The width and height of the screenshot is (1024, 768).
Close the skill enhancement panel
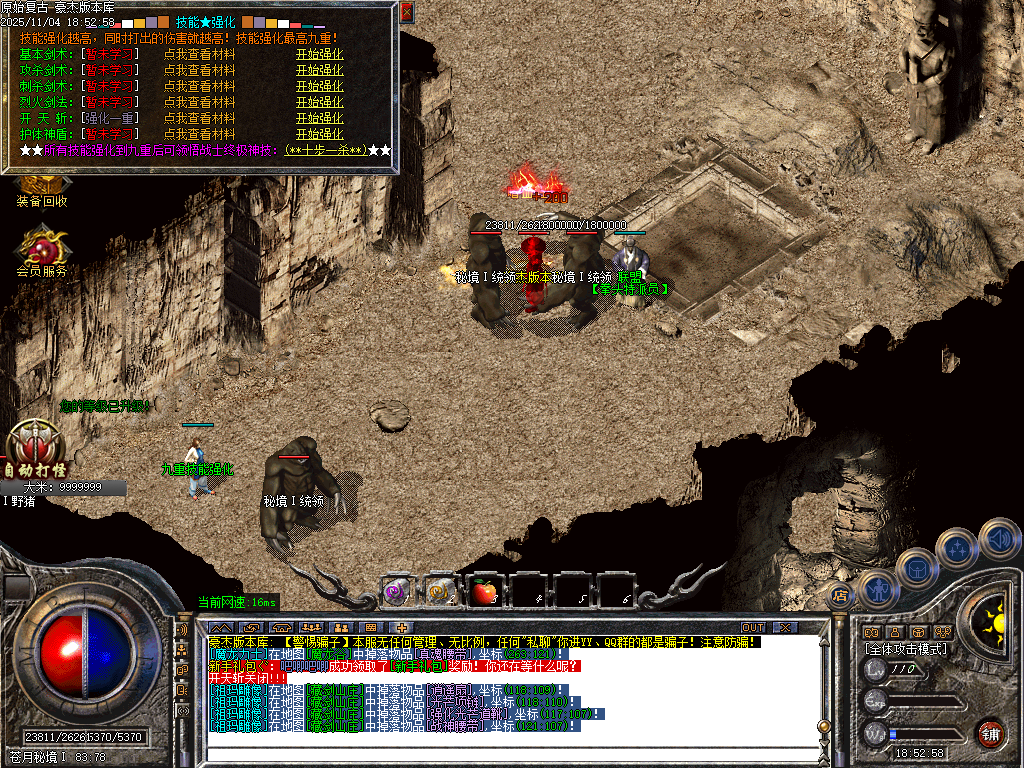[406, 13]
